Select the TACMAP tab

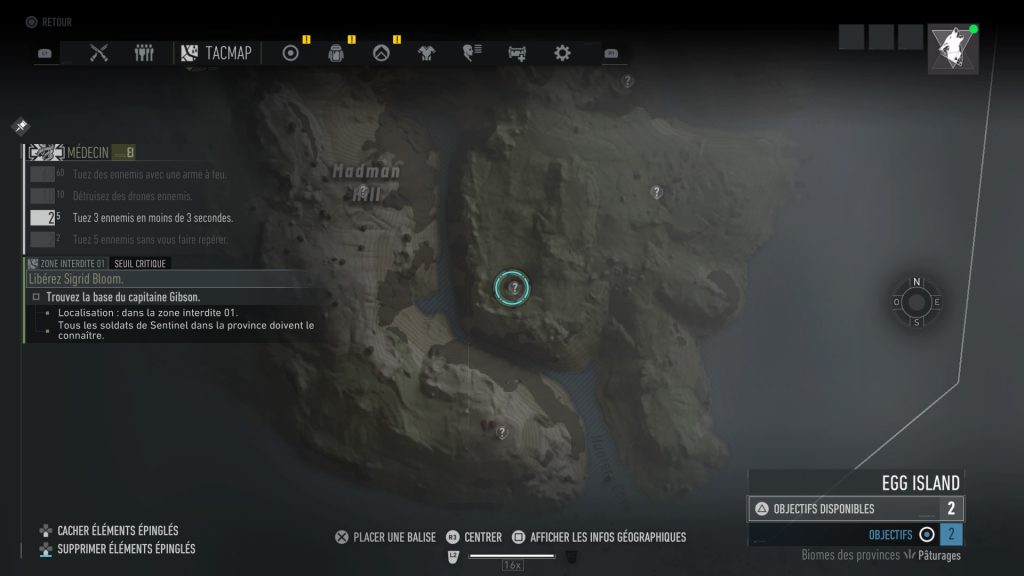click(217, 53)
